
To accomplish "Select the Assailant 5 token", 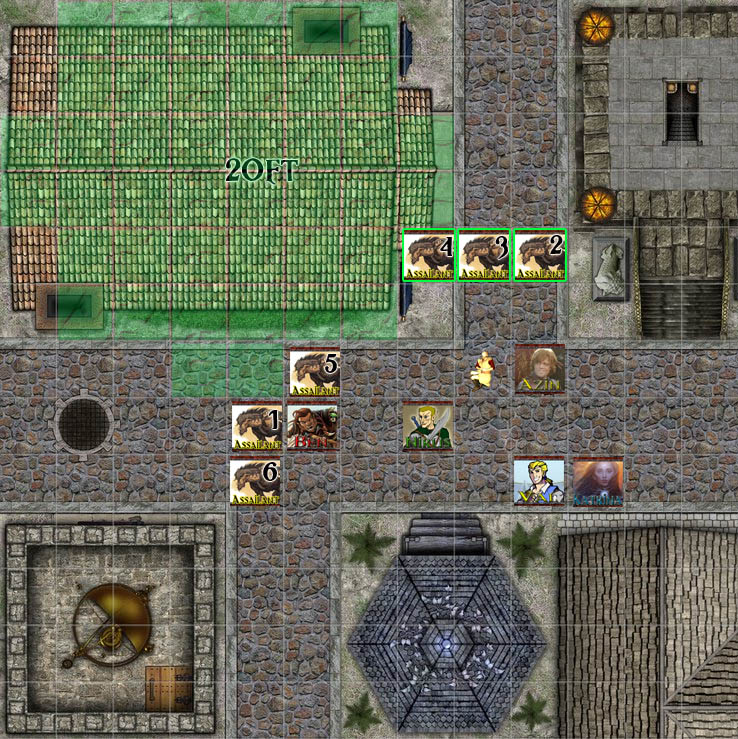I will coord(314,371).
